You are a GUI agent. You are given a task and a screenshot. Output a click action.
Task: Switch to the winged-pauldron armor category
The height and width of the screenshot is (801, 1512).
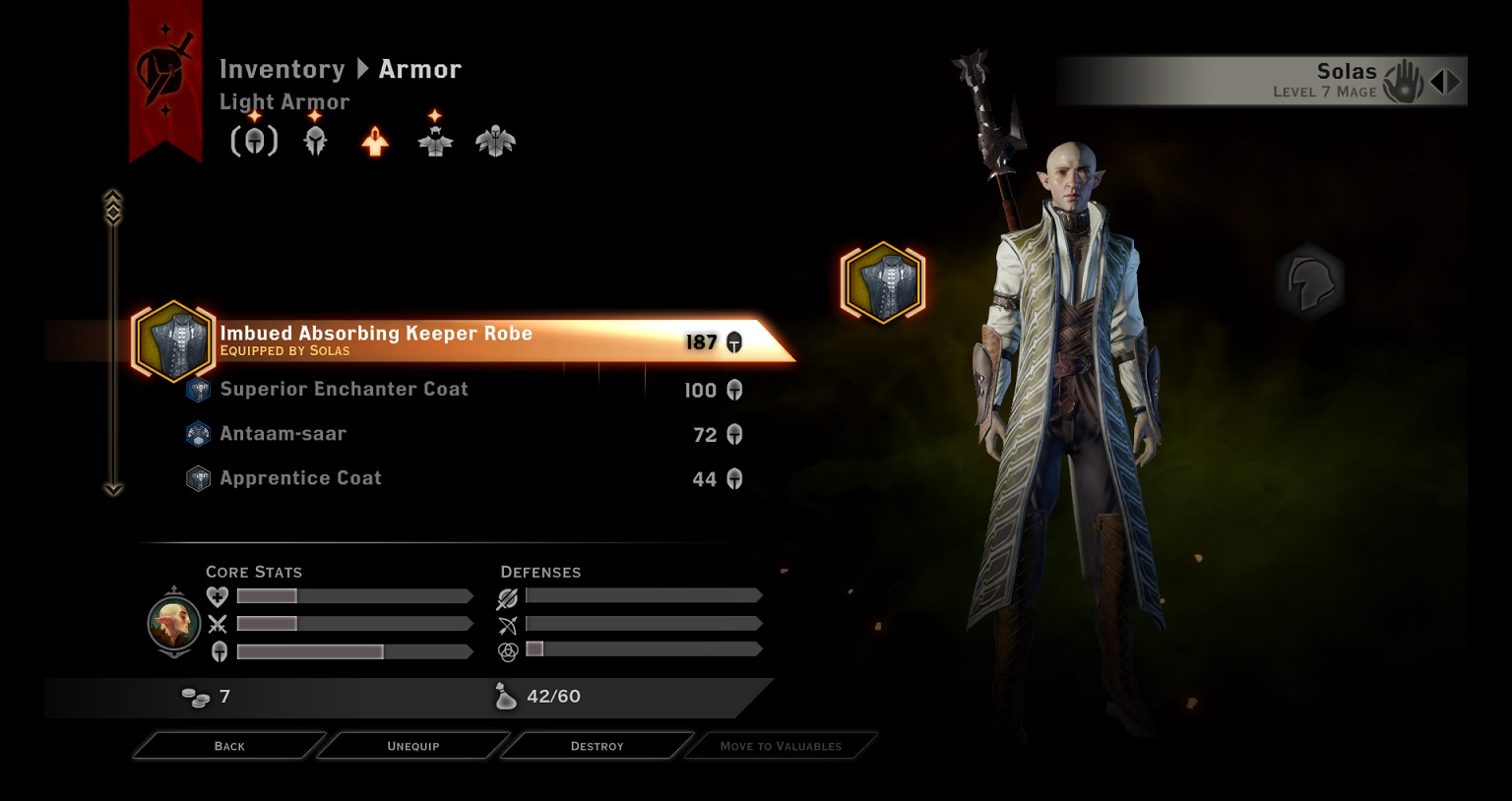495,143
